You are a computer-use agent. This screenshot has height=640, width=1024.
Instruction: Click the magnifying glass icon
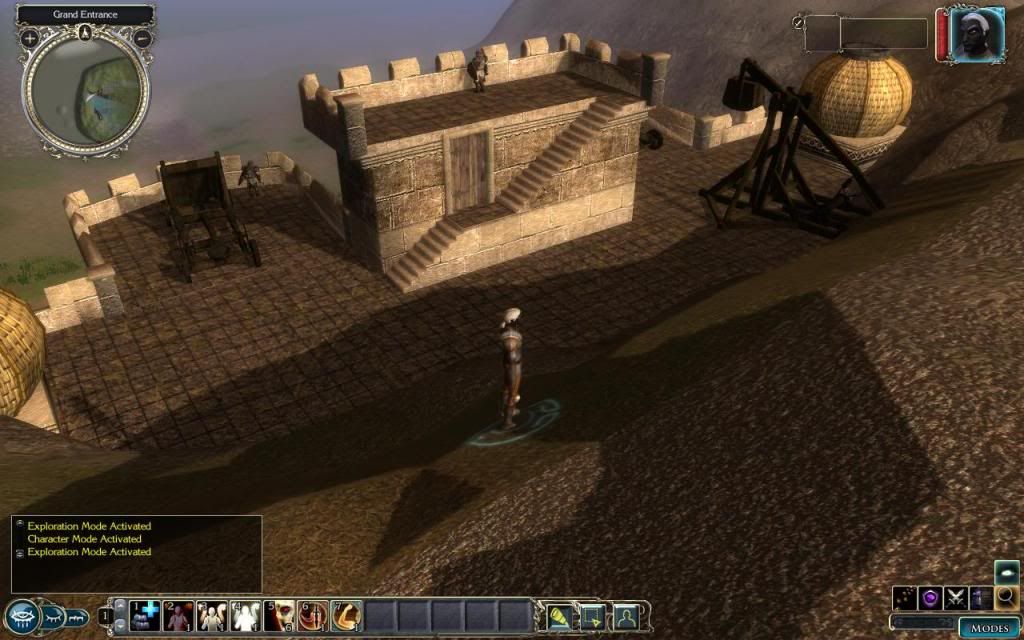point(1007,598)
